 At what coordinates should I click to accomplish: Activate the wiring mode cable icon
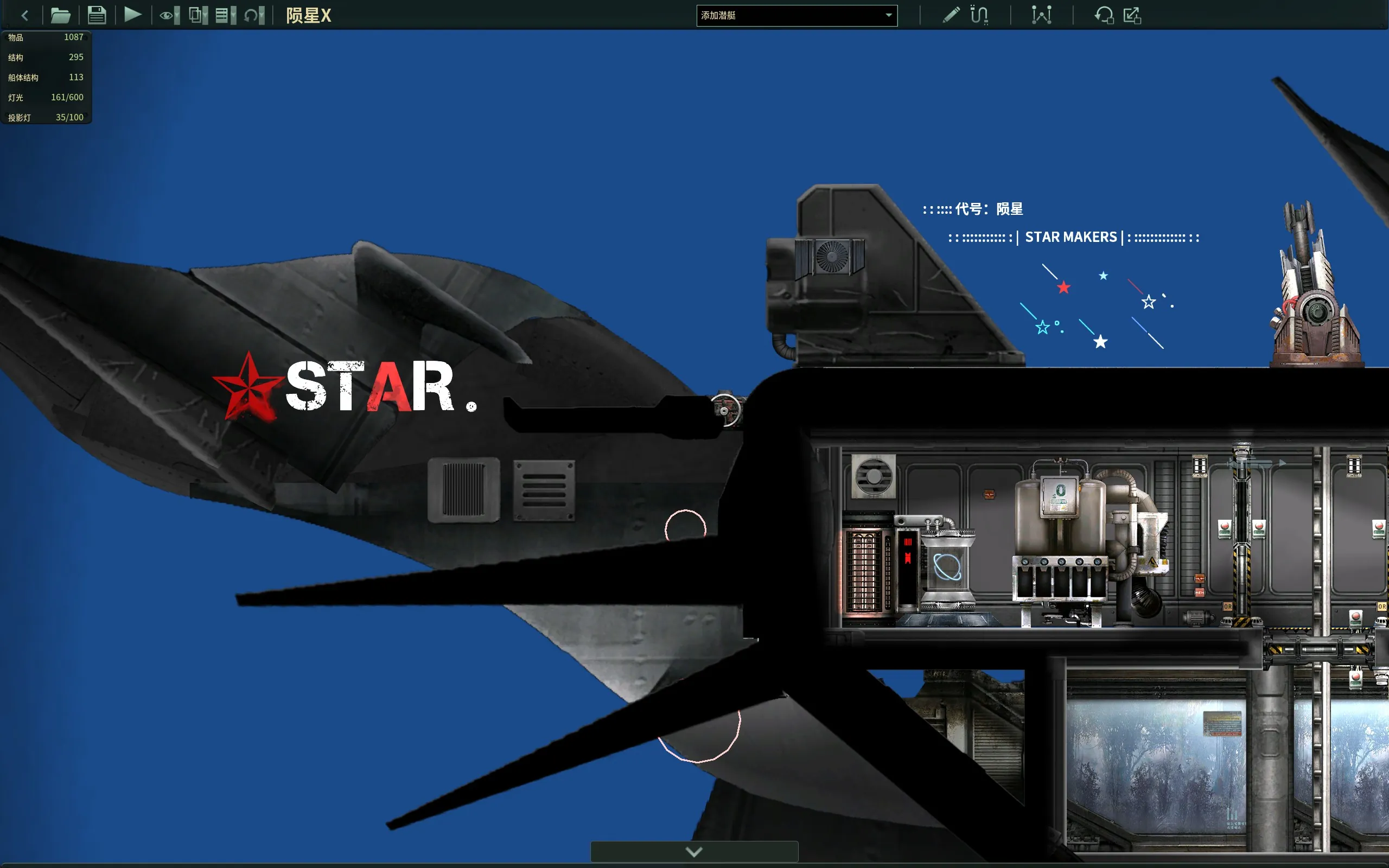point(979,15)
